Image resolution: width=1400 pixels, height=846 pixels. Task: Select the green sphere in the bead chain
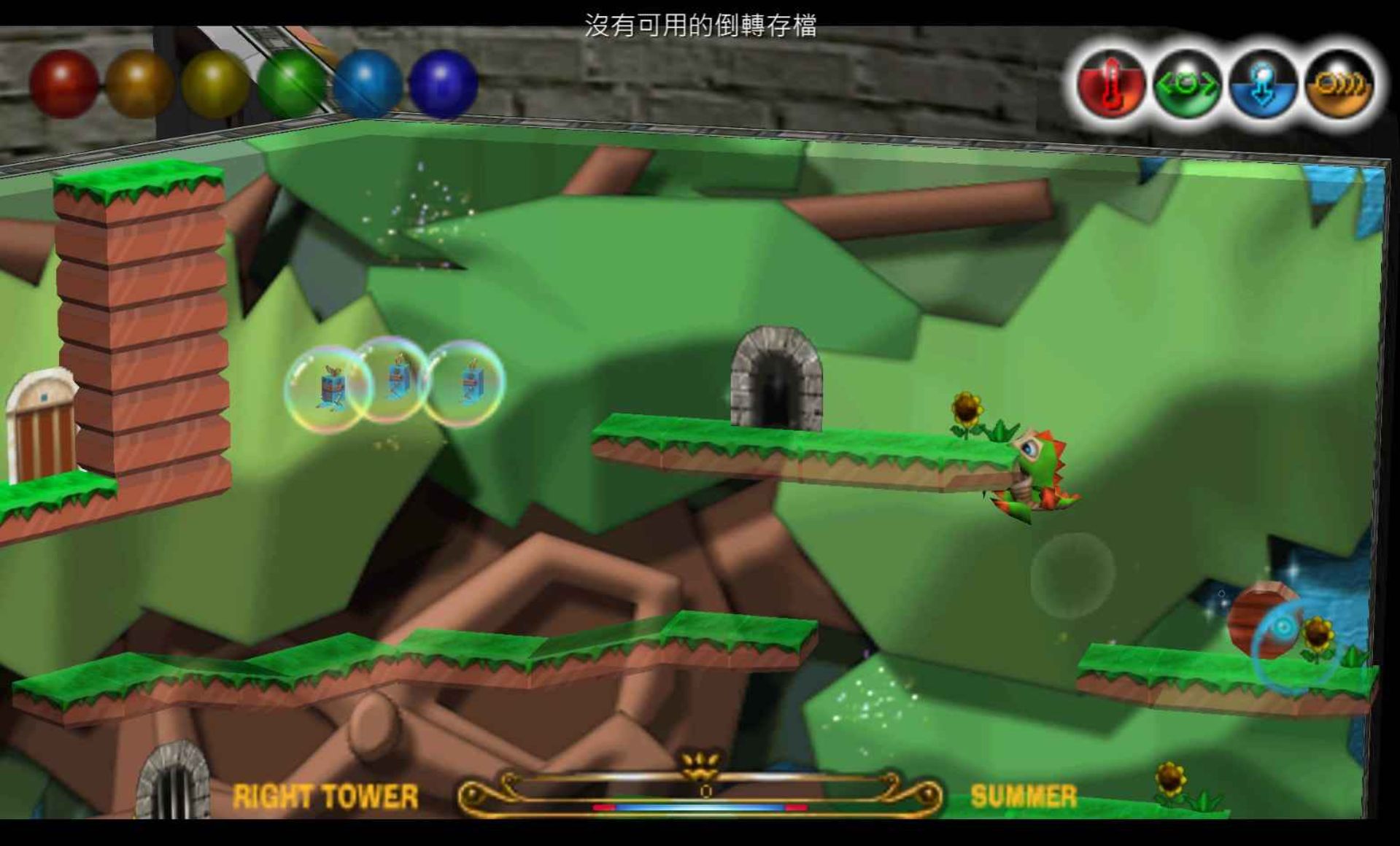(291, 82)
